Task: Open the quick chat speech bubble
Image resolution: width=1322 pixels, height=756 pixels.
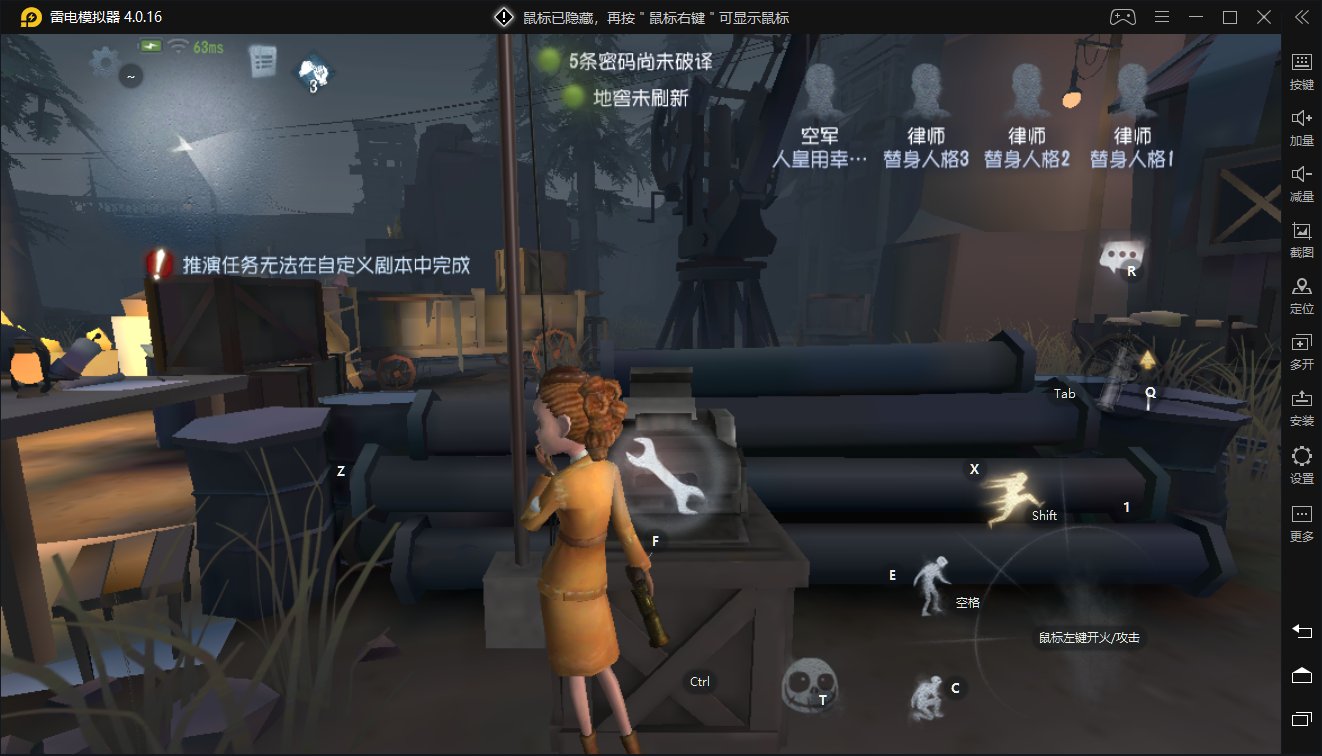Action: pos(1120,257)
